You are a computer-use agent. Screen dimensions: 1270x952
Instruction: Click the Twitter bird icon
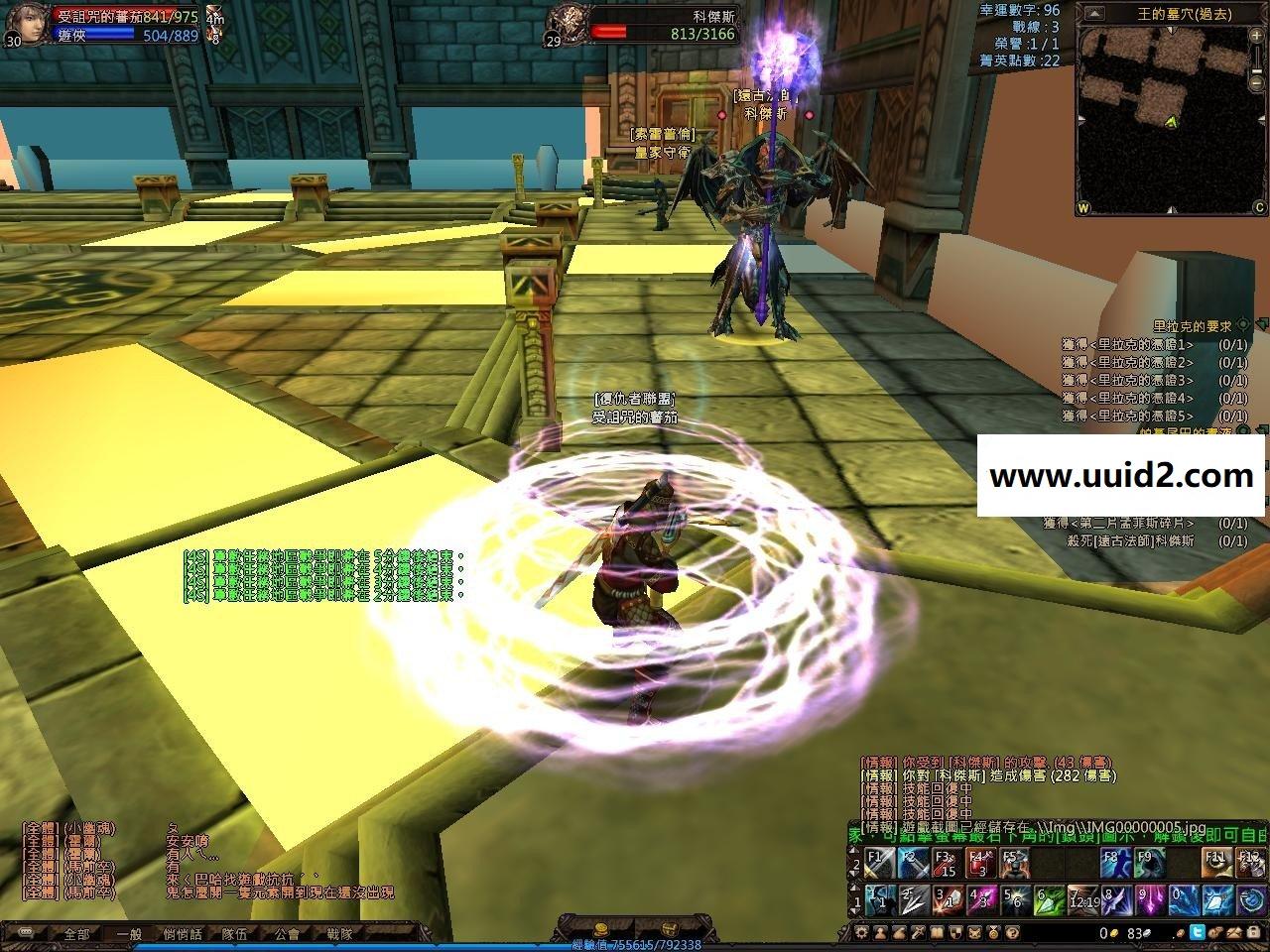(1197, 933)
